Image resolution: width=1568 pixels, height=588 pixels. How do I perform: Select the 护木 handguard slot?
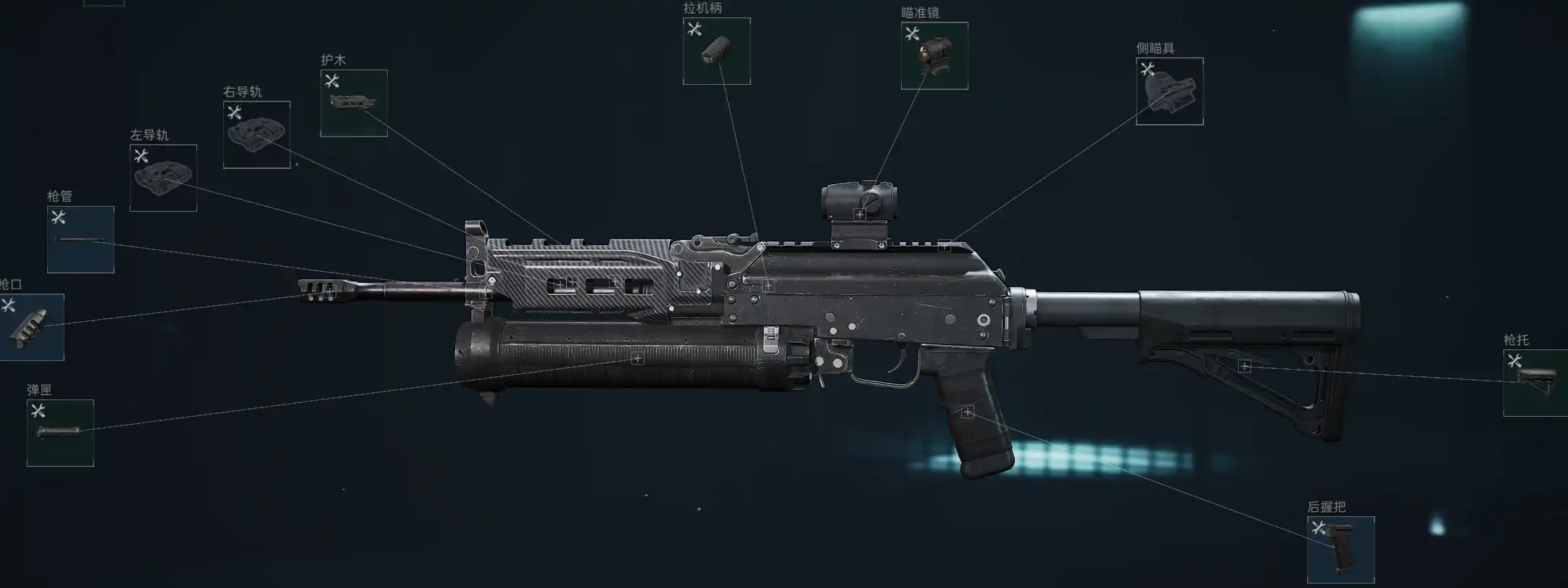tap(354, 104)
